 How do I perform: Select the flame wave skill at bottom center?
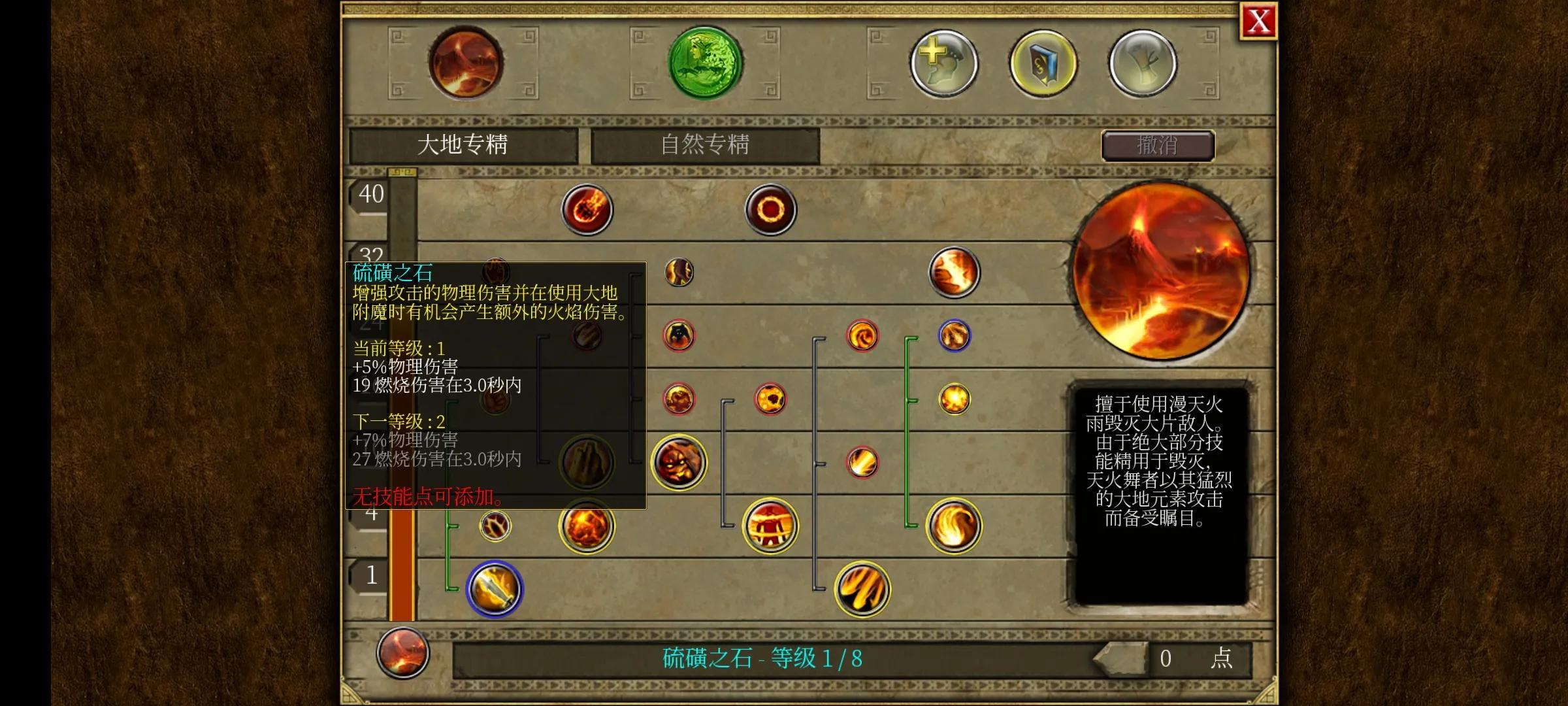pos(861,589)
